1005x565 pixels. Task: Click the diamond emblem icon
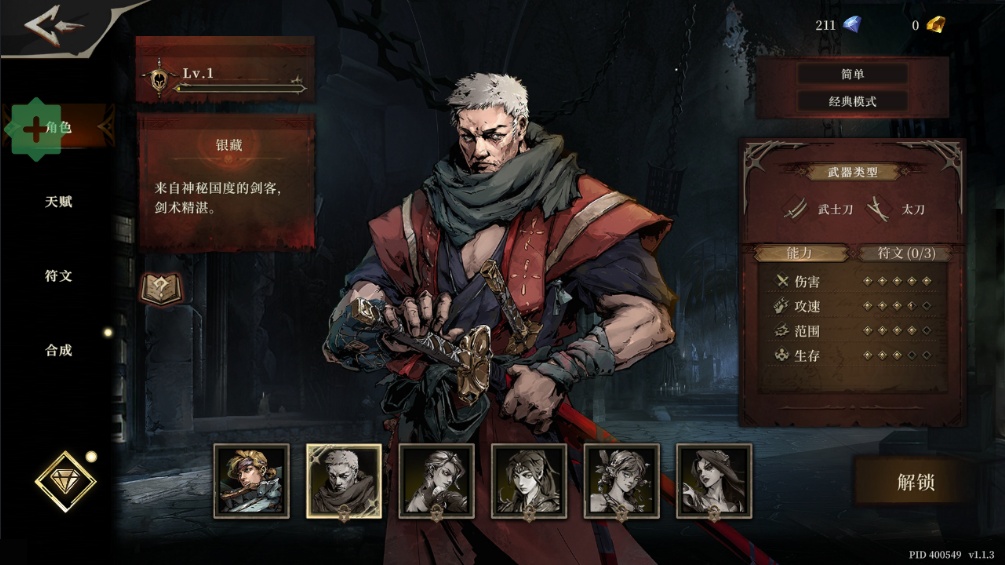[x=66, y=482]
